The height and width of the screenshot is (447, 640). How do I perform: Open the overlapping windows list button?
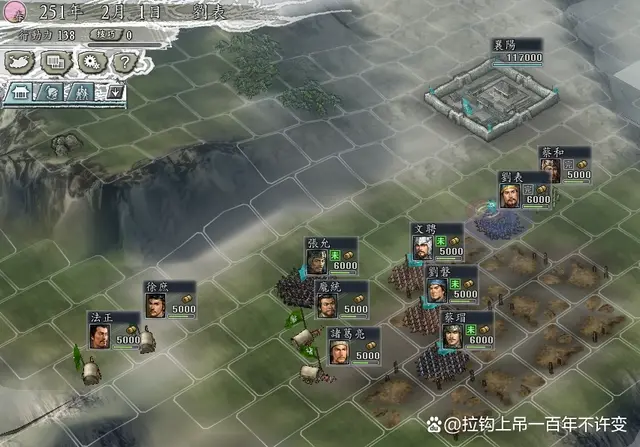[54, 61]
